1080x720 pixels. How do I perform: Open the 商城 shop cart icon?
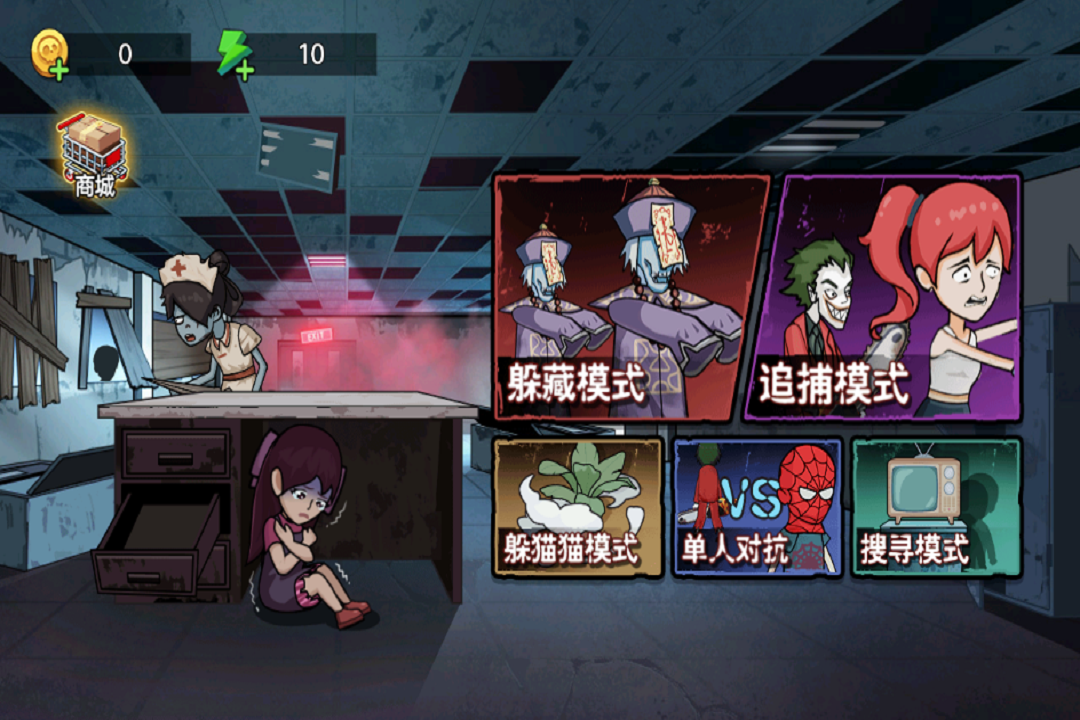pos(94,155)
